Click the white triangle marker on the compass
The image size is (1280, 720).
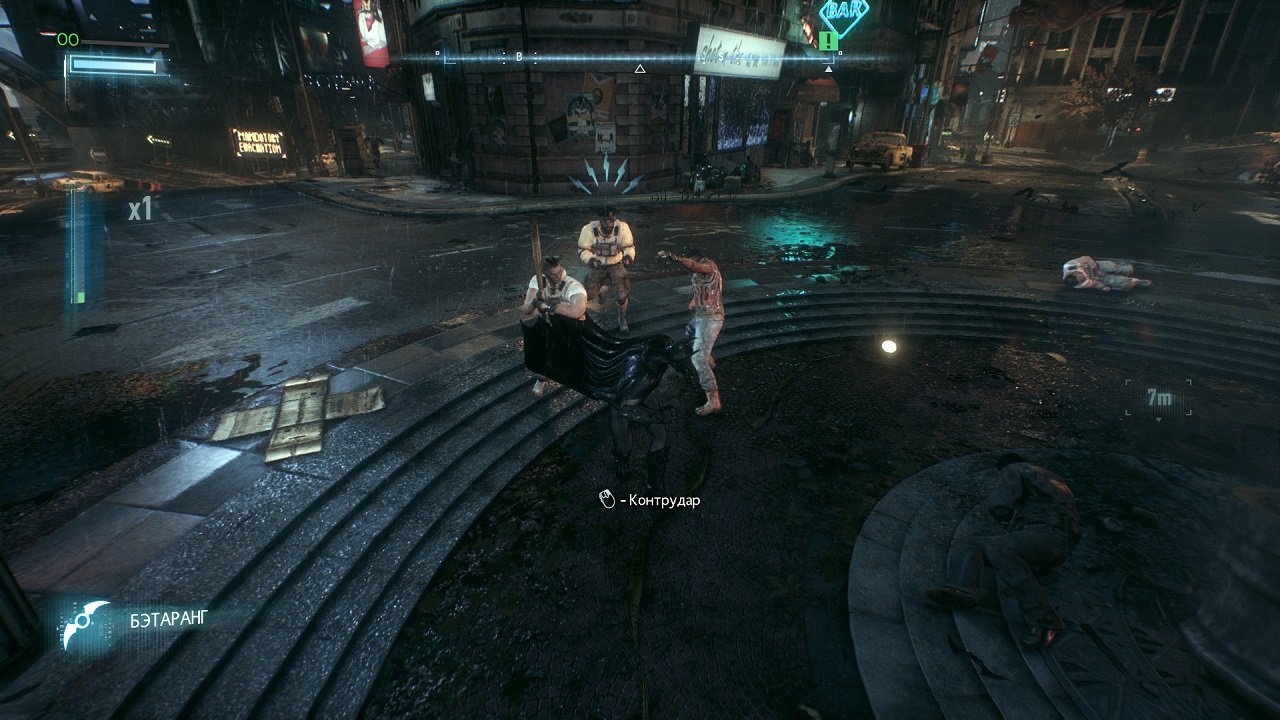pos(640,69)
